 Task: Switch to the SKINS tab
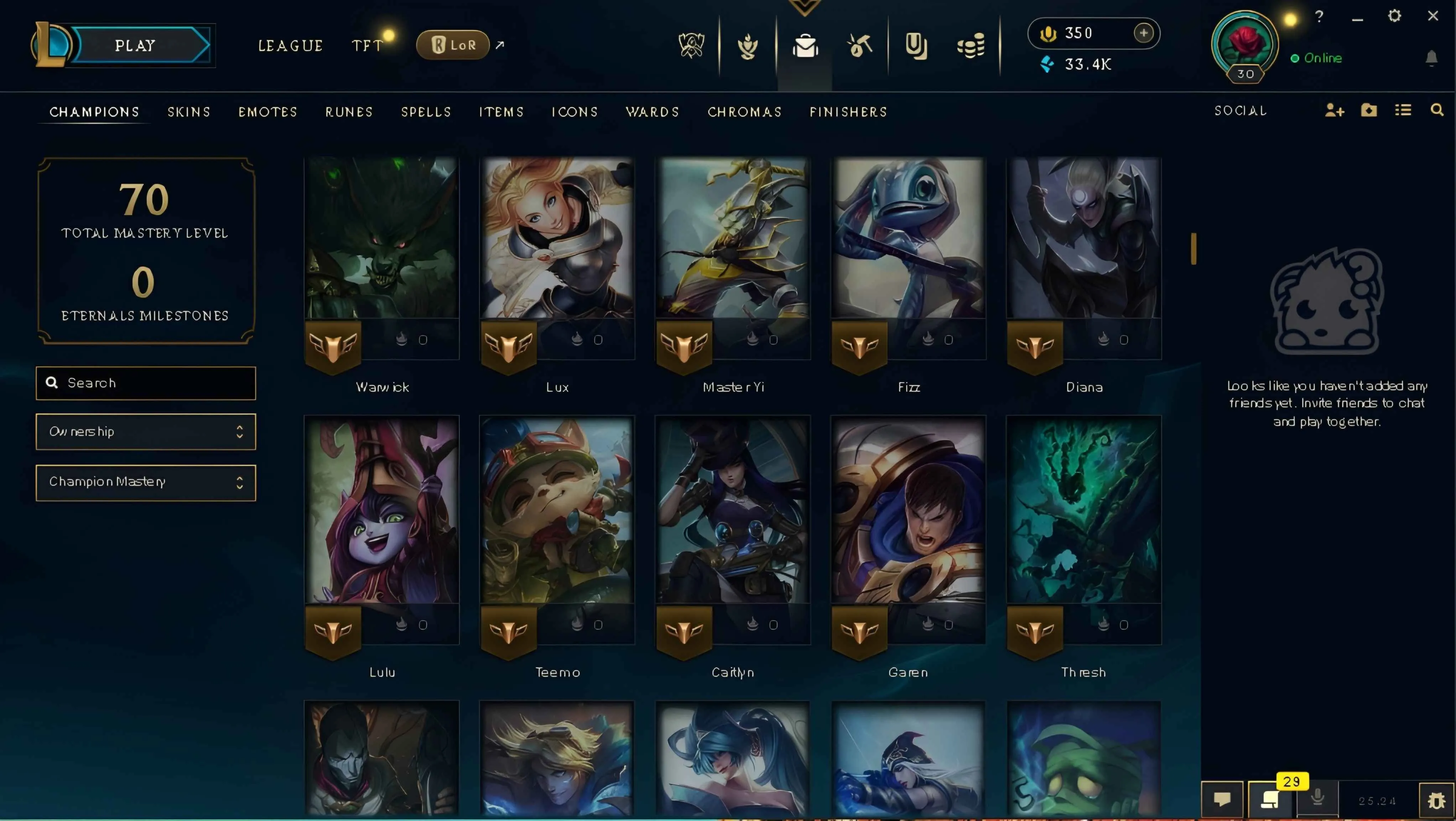(x=189, y=112)
